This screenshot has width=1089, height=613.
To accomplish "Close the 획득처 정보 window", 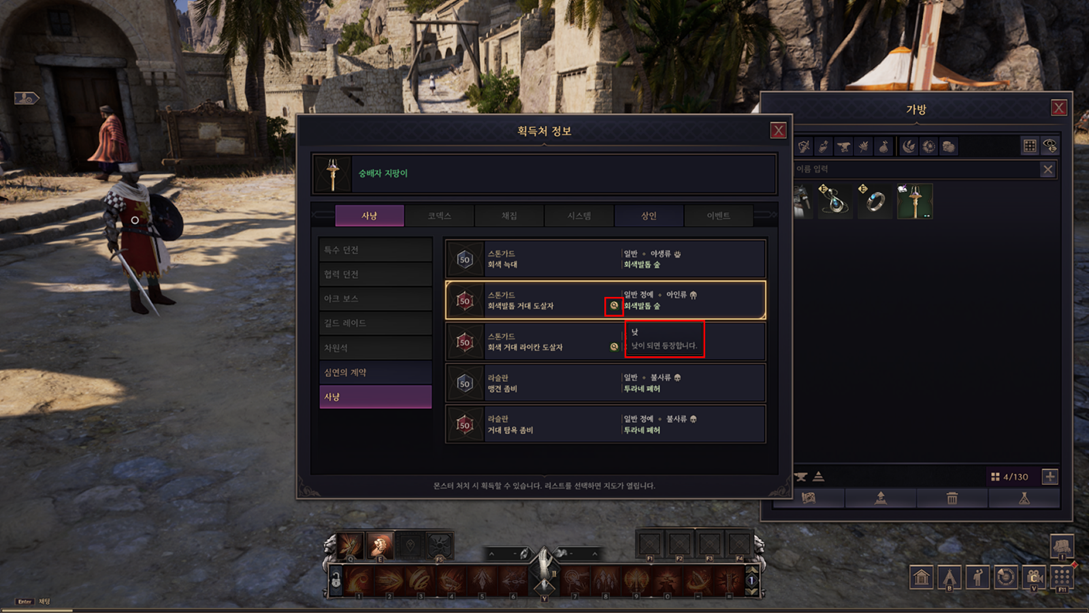I will pos(778,131).
